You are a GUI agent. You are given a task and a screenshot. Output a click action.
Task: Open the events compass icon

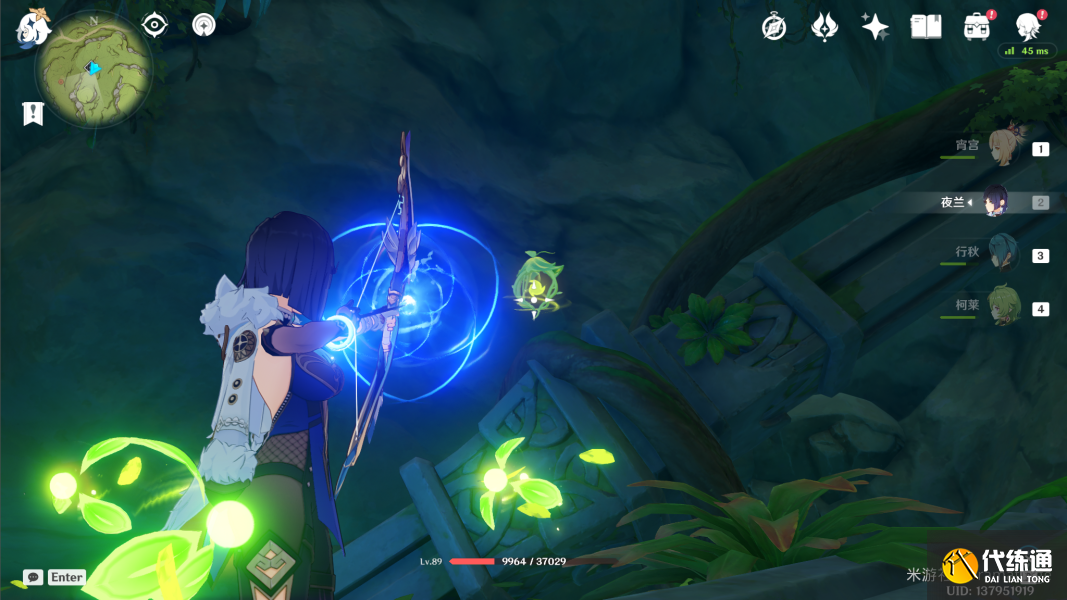(774, 27)
